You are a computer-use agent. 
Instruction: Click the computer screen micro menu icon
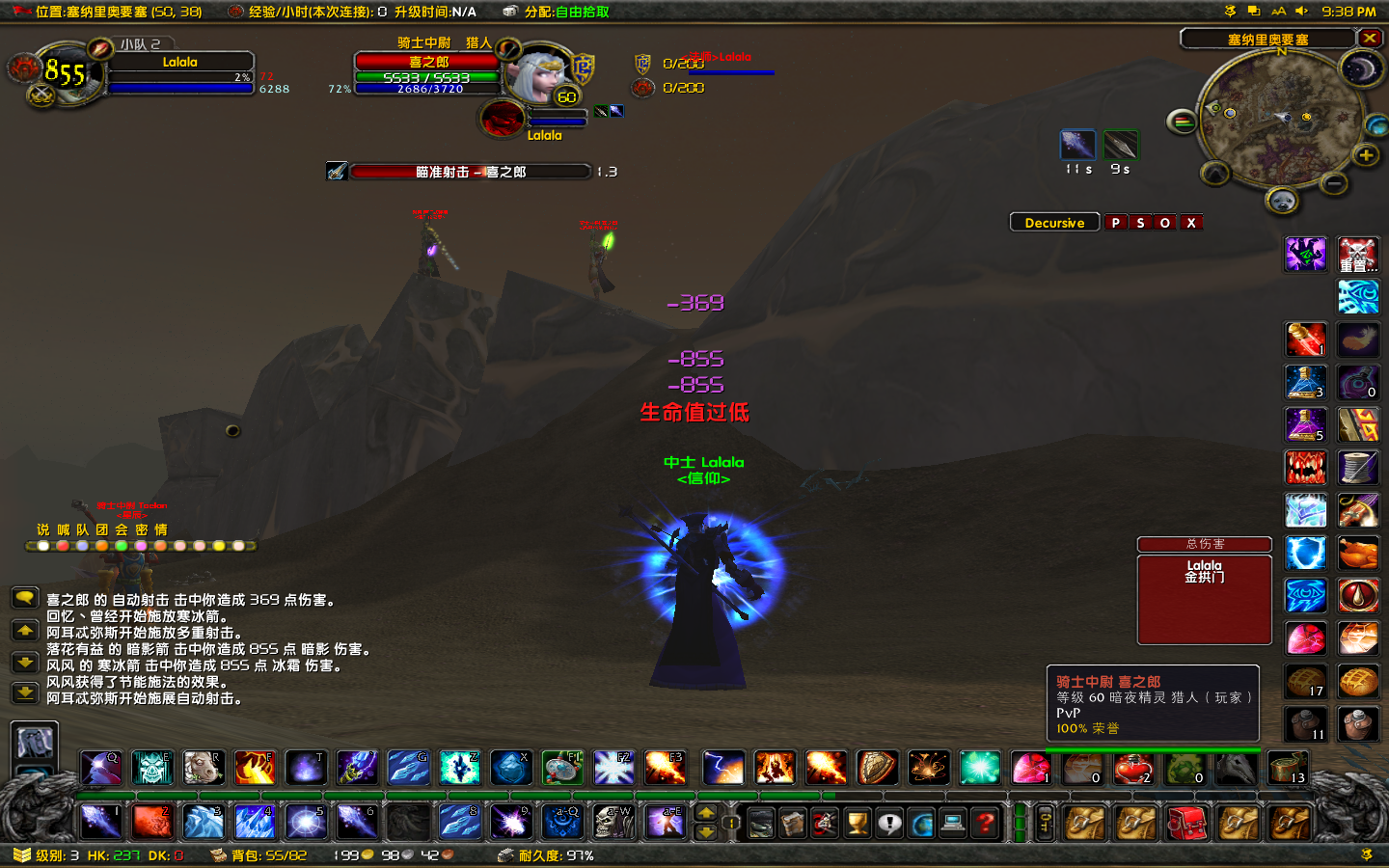click(x=953, y=823)
